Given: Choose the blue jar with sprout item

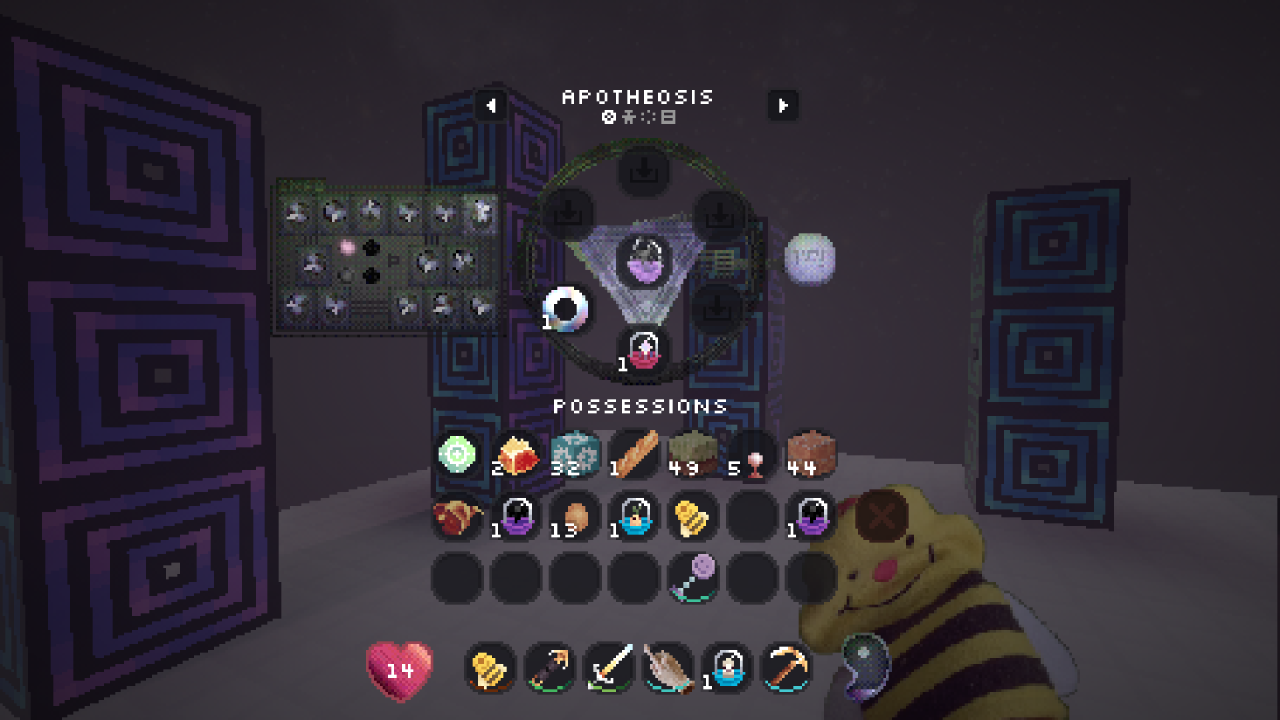Looking at the screenshot, I should [634, 516].
